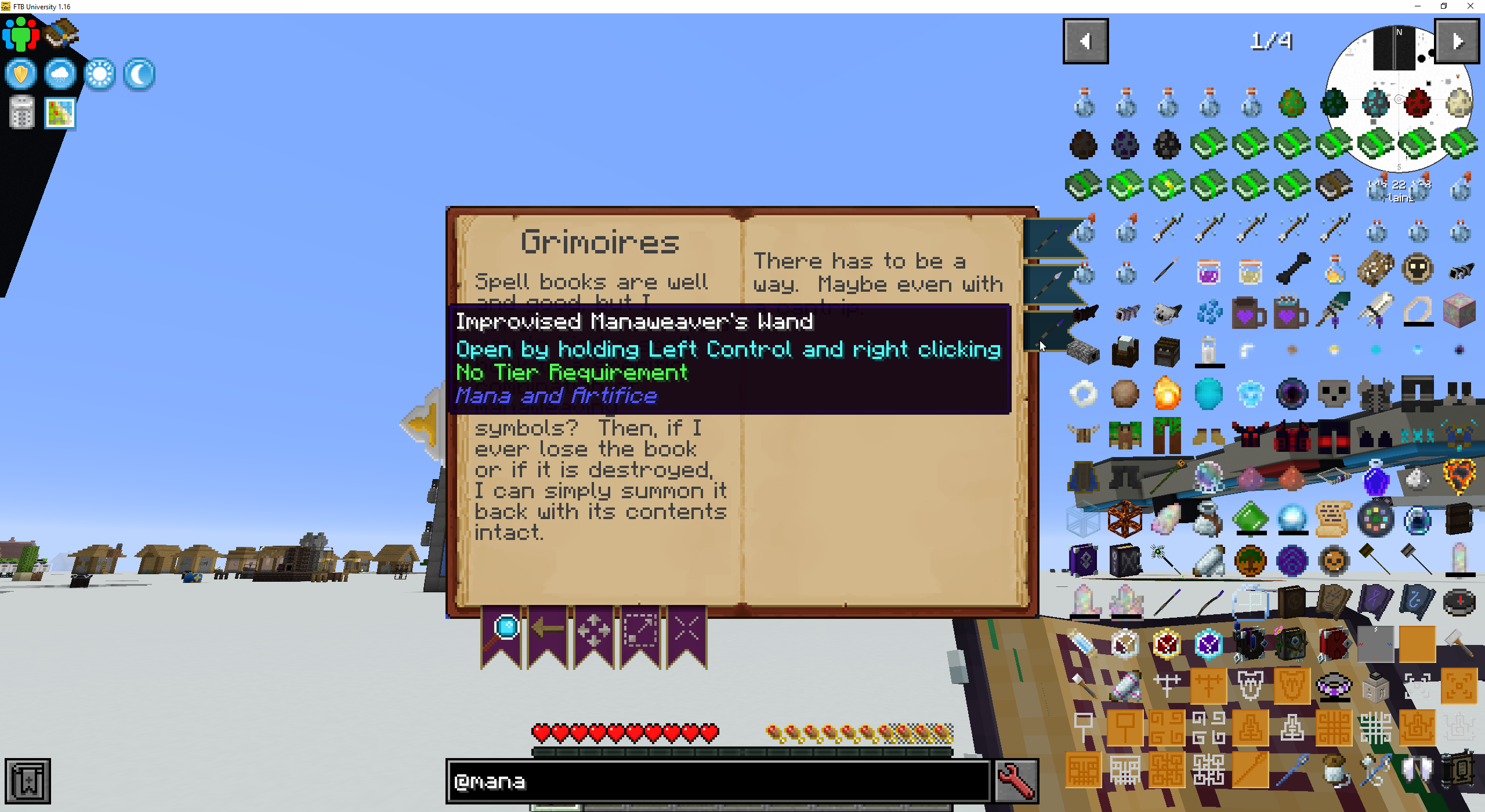Image resolution: width=1485 pixels, height=812 pixels.
Task: Open the quest book icon
Action: pos(60,33)
